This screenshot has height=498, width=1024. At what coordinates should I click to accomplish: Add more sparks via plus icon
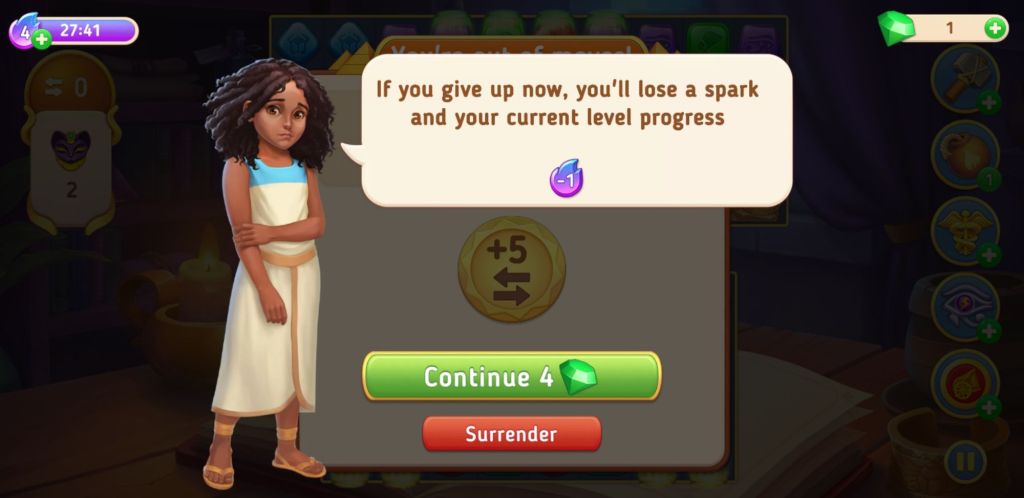coord(41,39)
